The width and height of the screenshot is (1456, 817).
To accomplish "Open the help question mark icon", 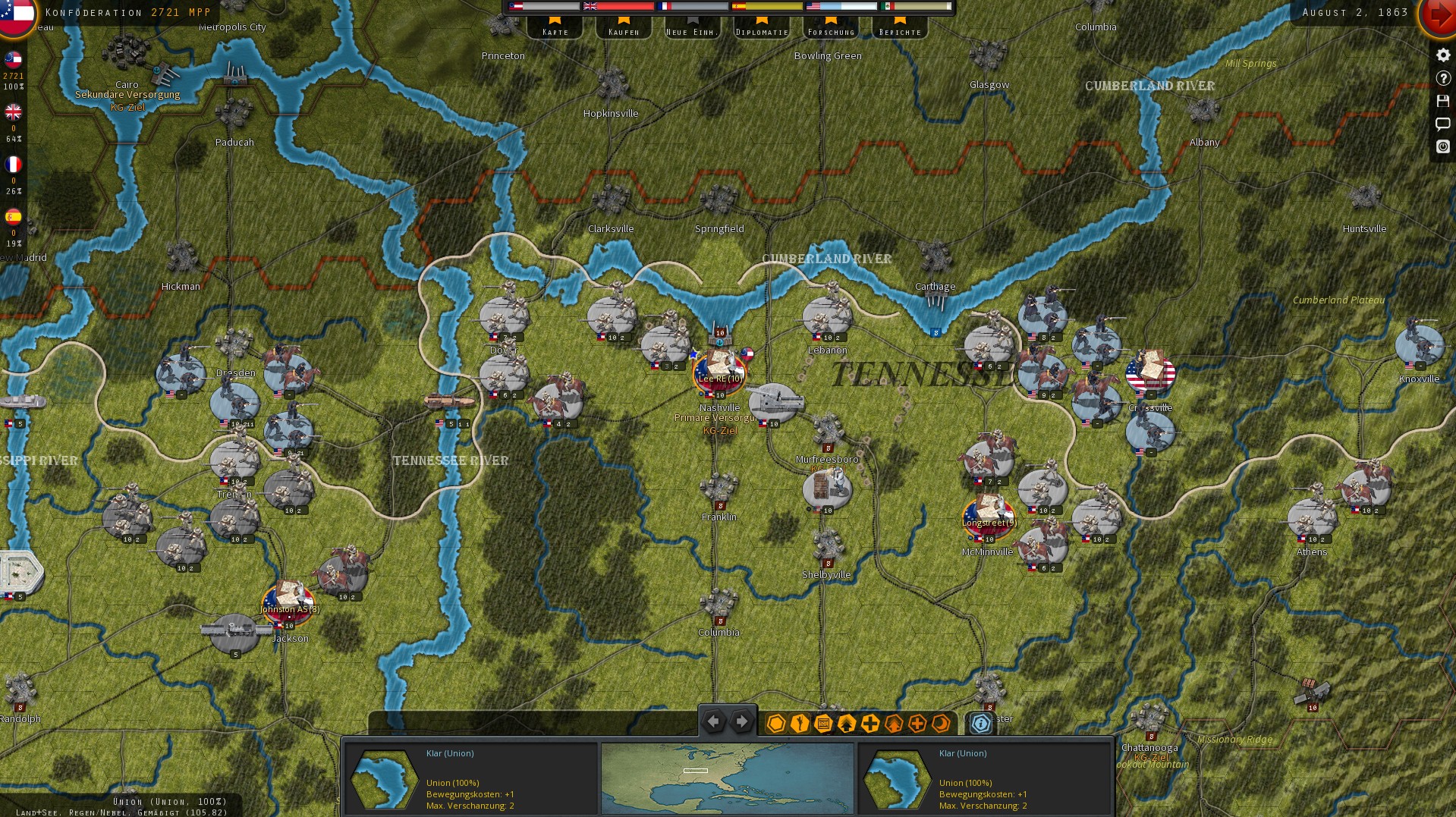I will pyautogui.click(x=1442, y=78).
